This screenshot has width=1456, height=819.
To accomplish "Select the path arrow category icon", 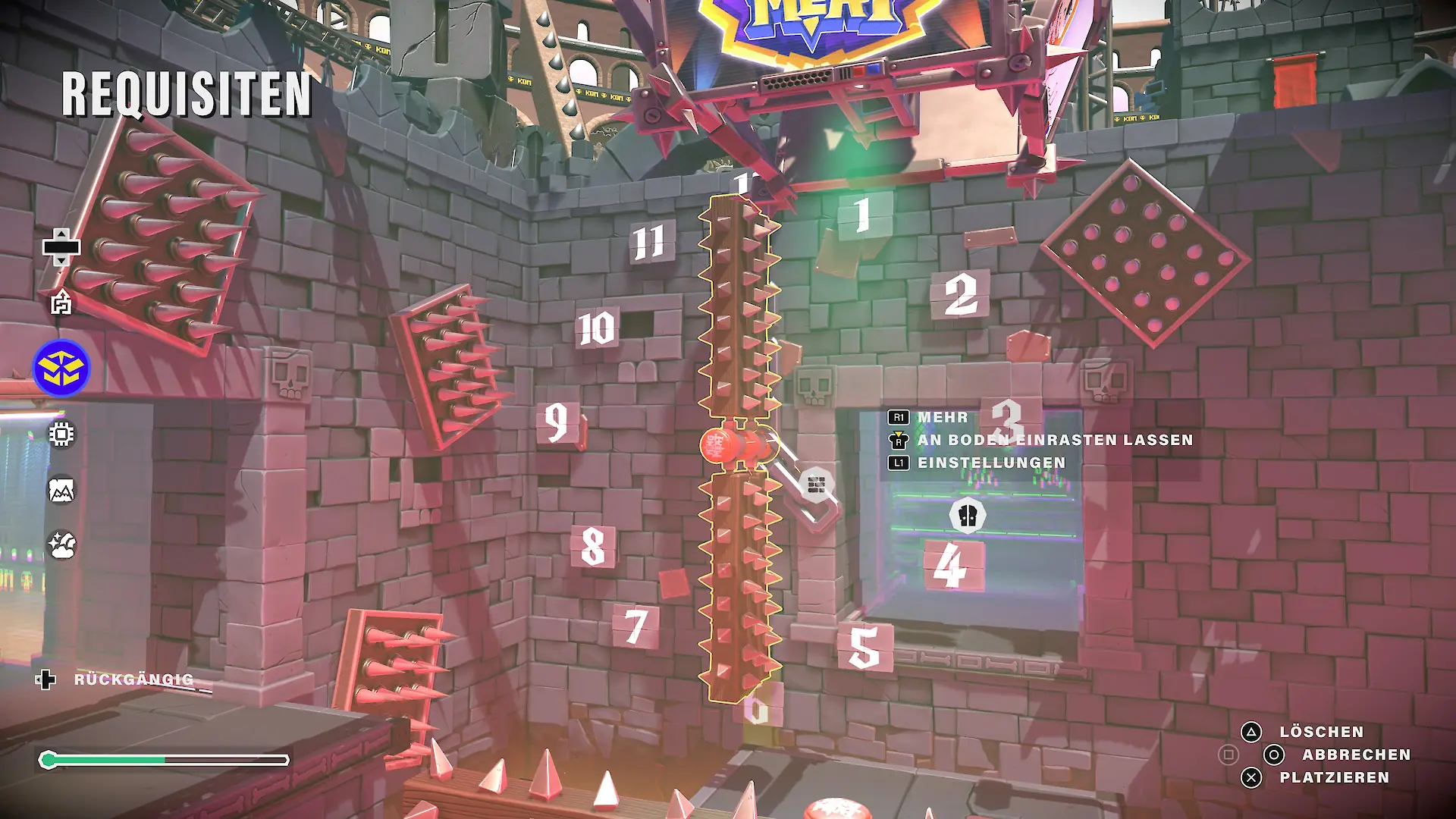I will 61,303.
